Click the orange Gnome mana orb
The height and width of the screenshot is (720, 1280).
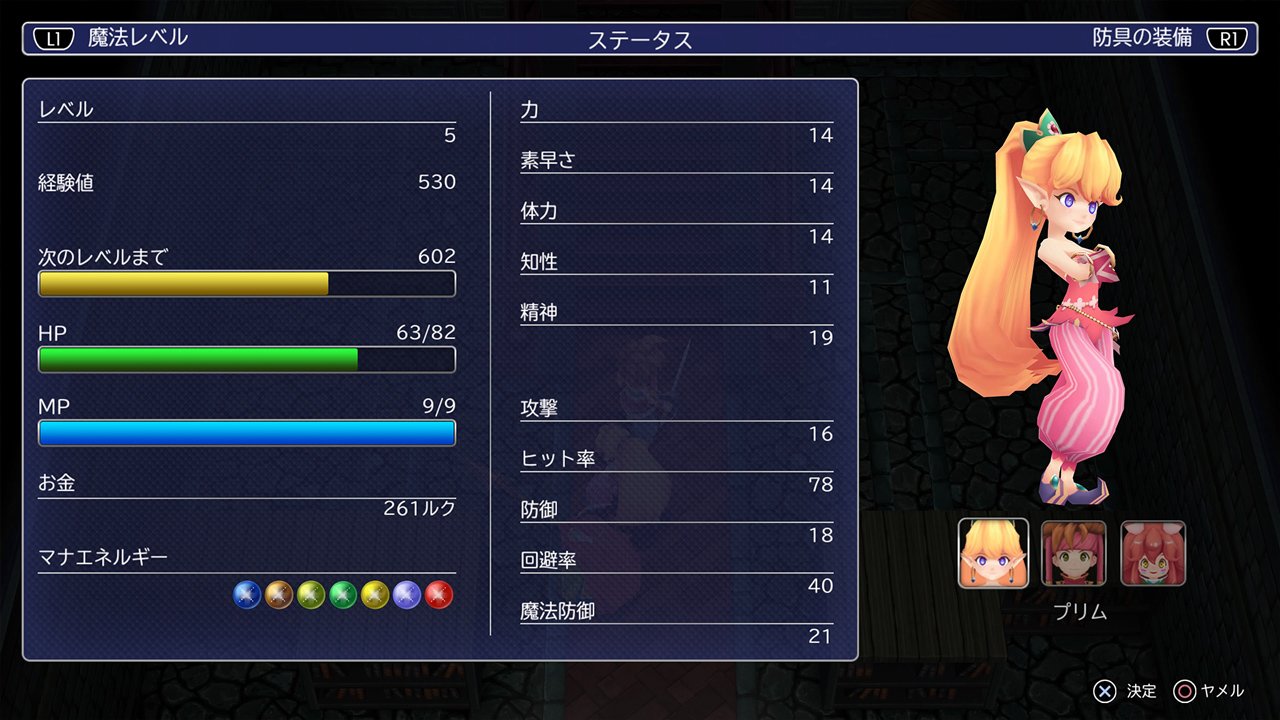click(x=278, y=594)
